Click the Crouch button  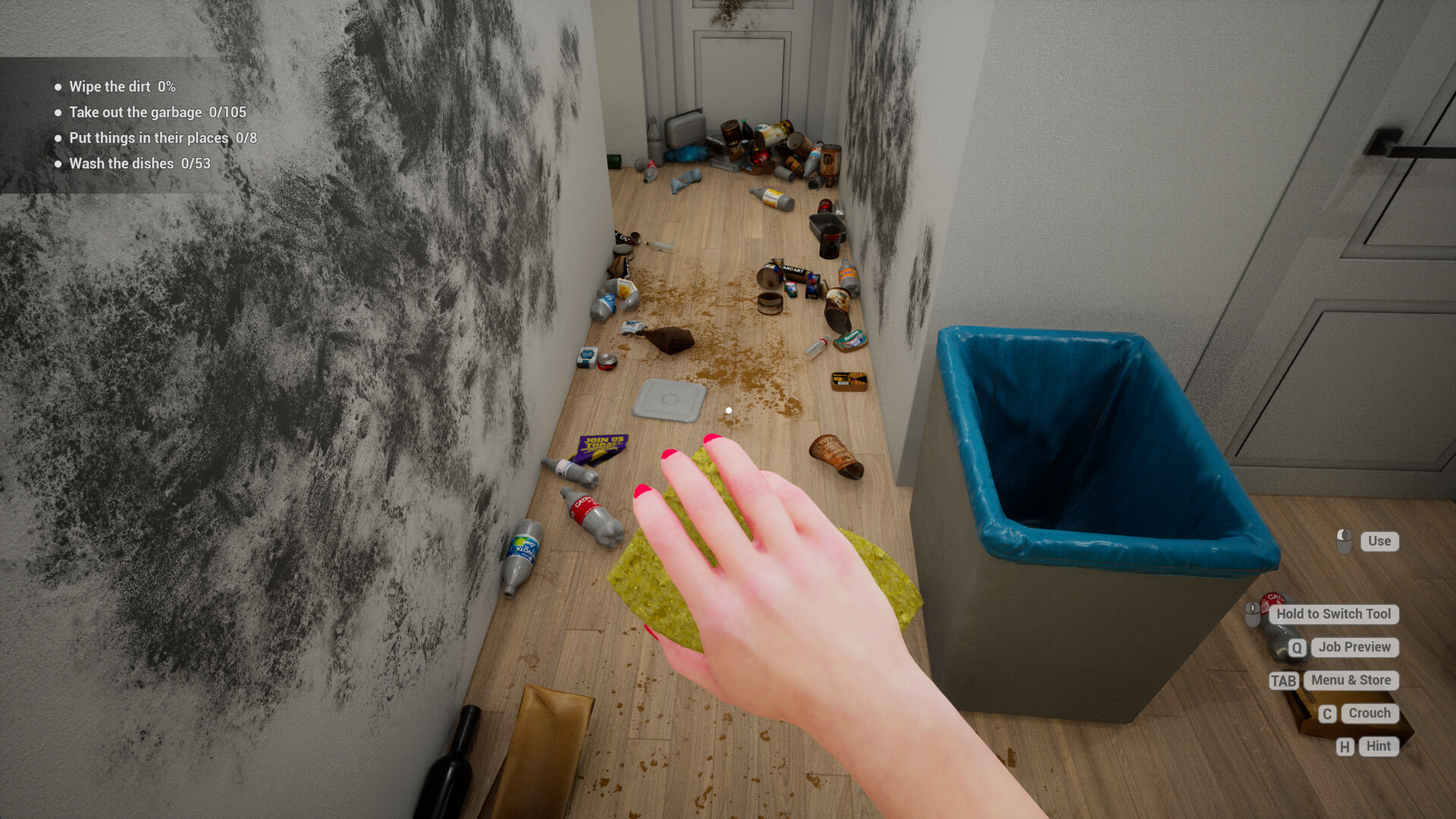point(1369,714)
